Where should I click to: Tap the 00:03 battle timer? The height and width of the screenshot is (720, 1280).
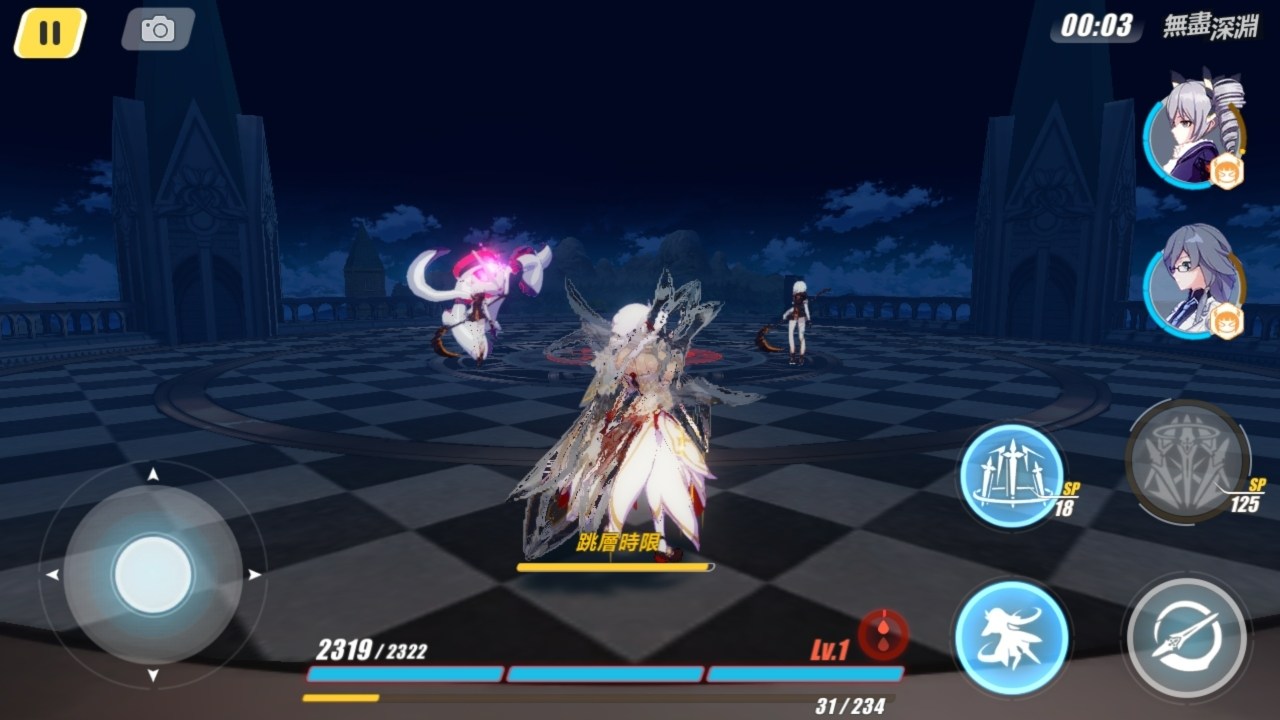click(x=1095, y=27)
